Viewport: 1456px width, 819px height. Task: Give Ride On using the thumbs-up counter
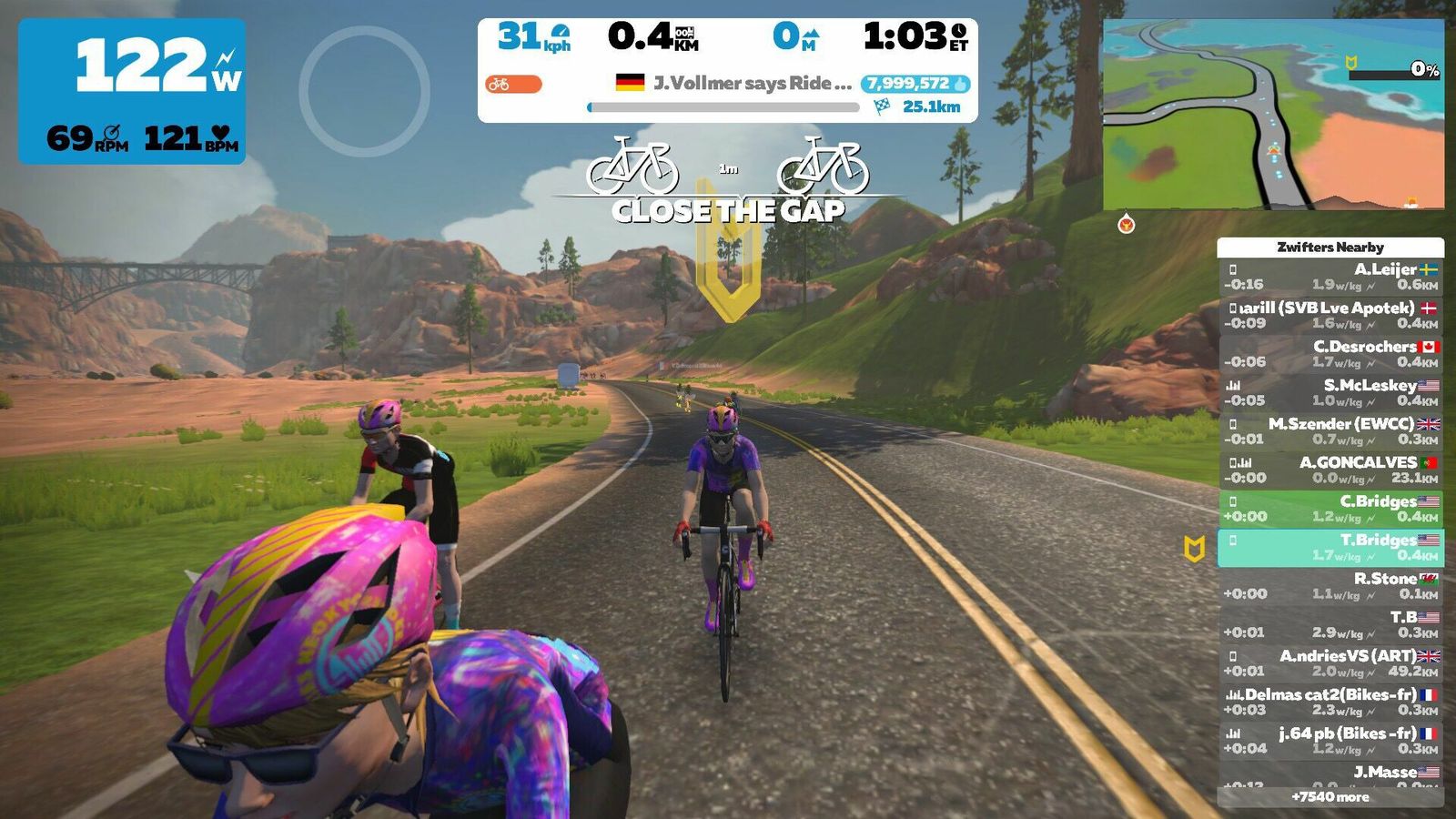[x=915, y=84]
